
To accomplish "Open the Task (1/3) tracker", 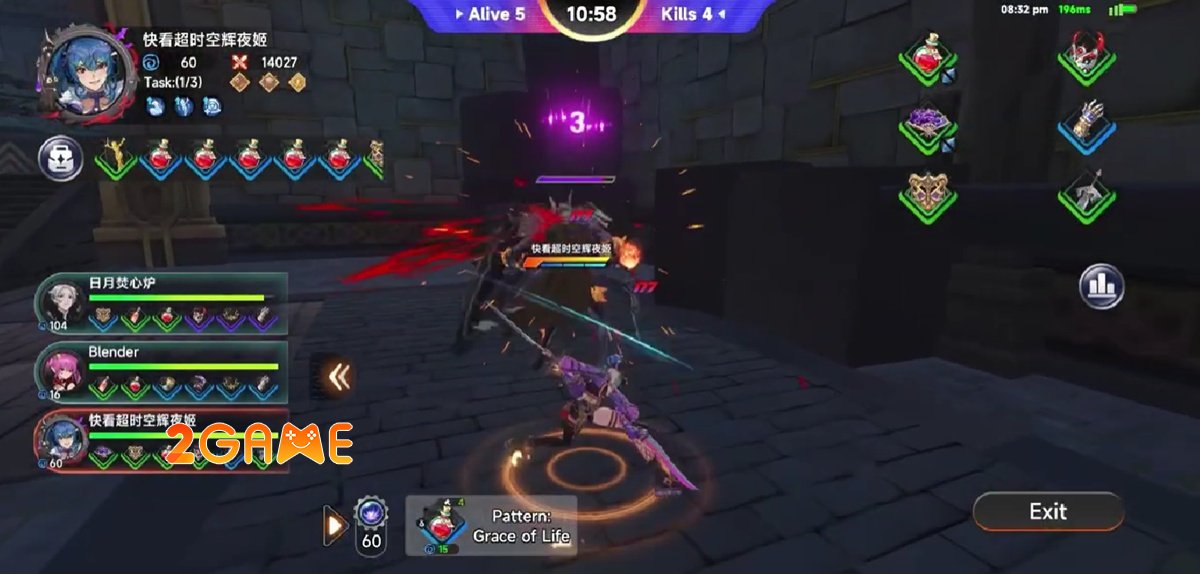I will point(172,83).
